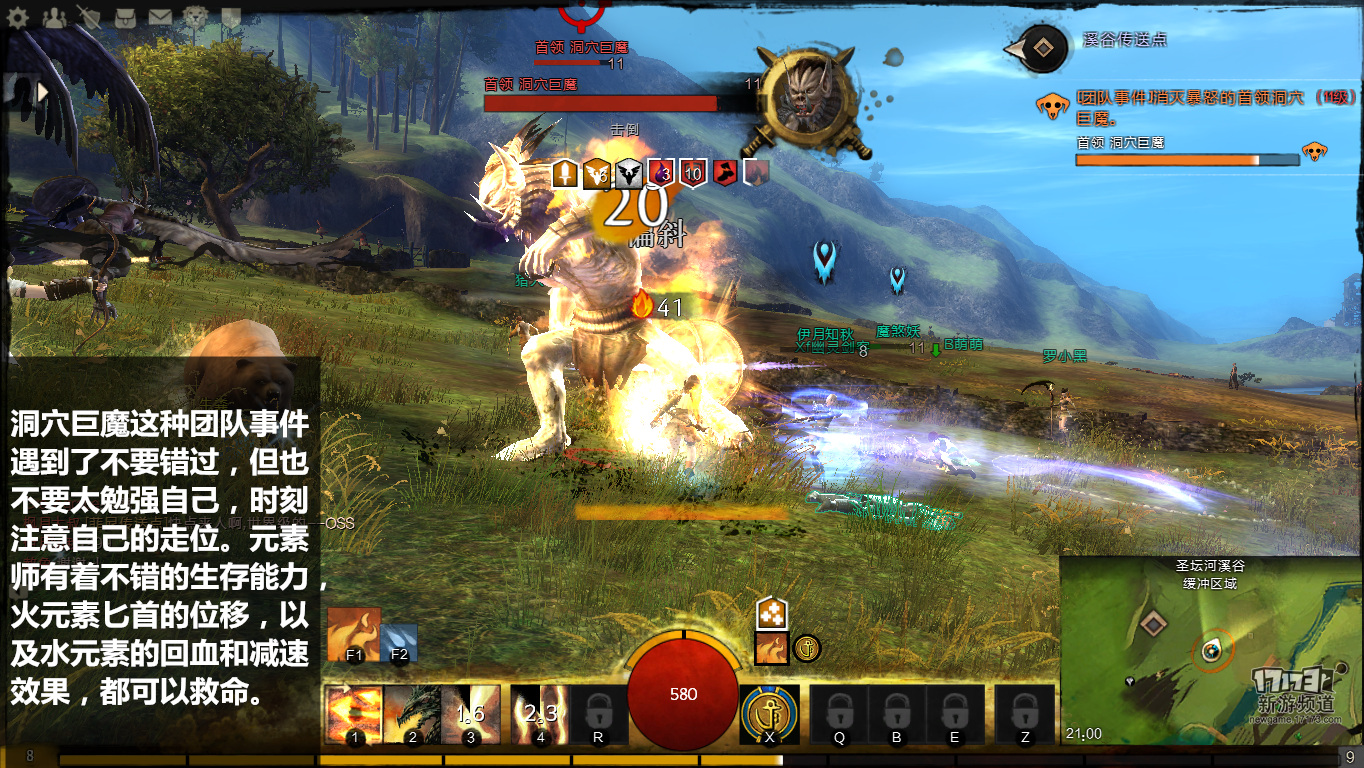Select weapon skill slot 3 on cooldown
The height and width of the screenshot is (768, 1364).
[x=470, y=714]
